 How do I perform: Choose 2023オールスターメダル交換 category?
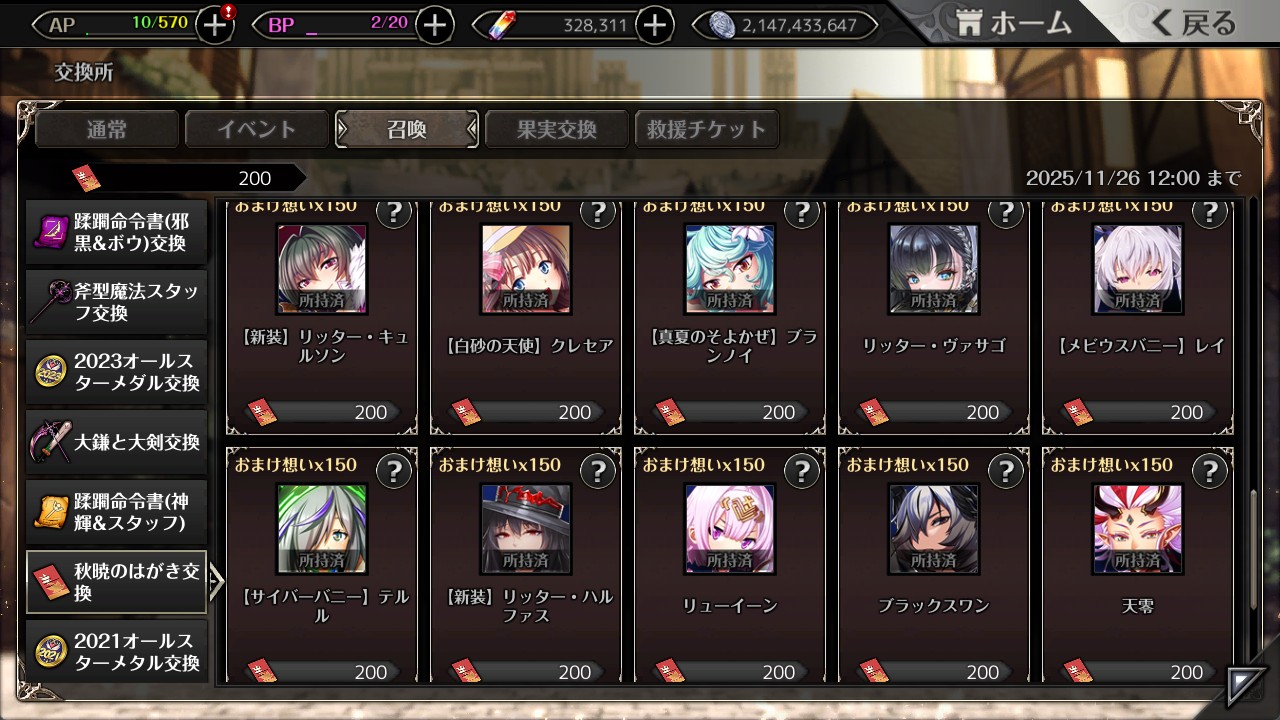click(117, 372)
